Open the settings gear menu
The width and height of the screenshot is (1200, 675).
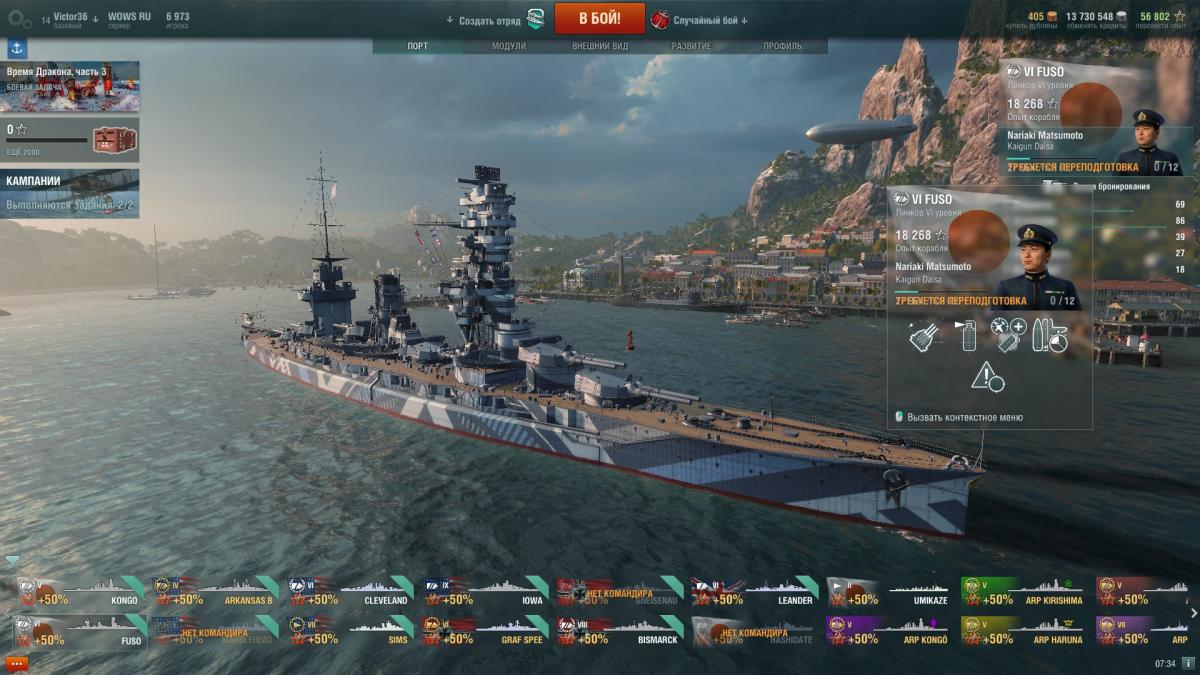tap(19, 18)
